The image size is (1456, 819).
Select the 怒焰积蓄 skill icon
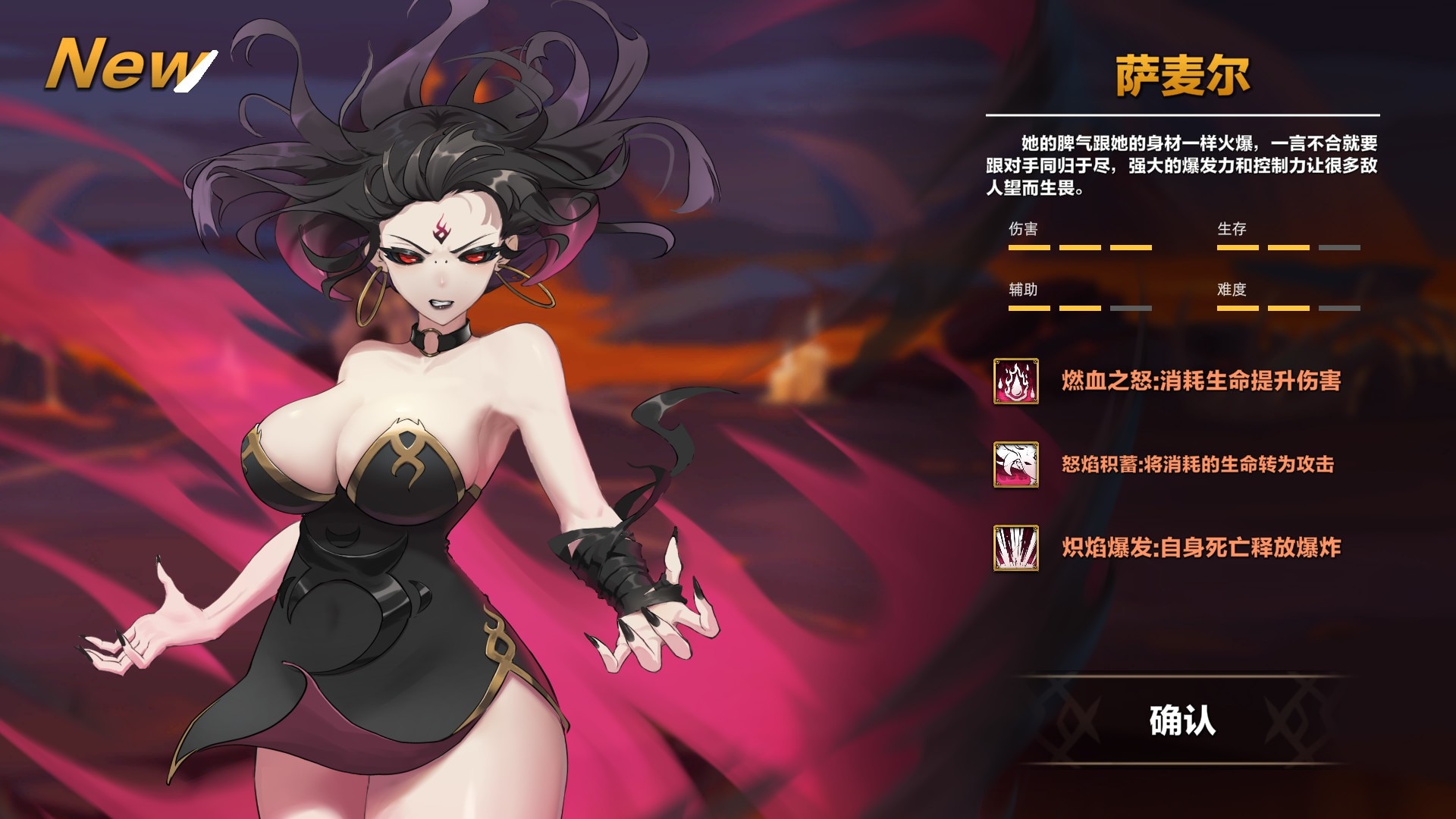point(1016,464)
